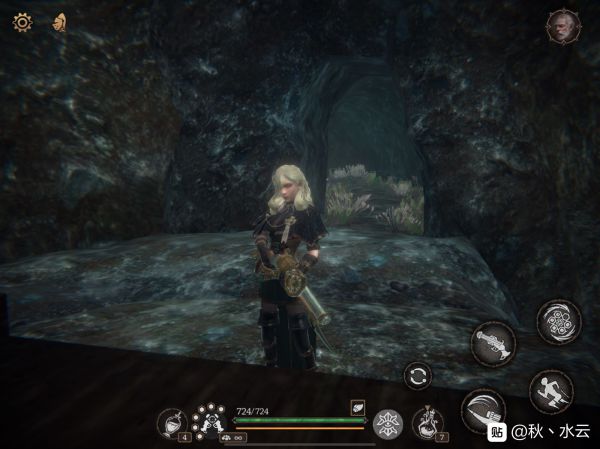Select the bullet cylinder ammo wheel

tap(208, 420)
